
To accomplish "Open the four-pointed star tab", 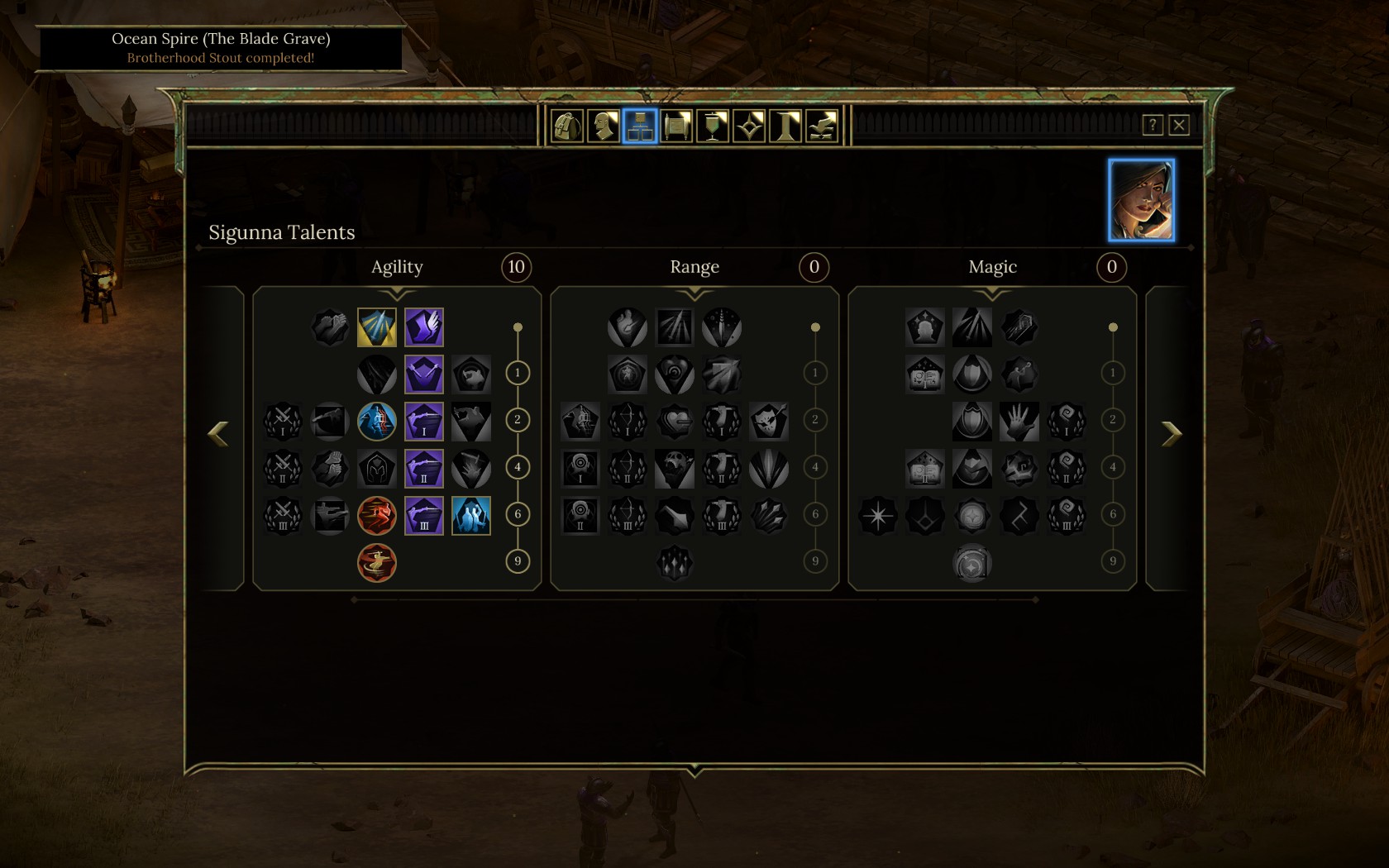I will 749,126.
